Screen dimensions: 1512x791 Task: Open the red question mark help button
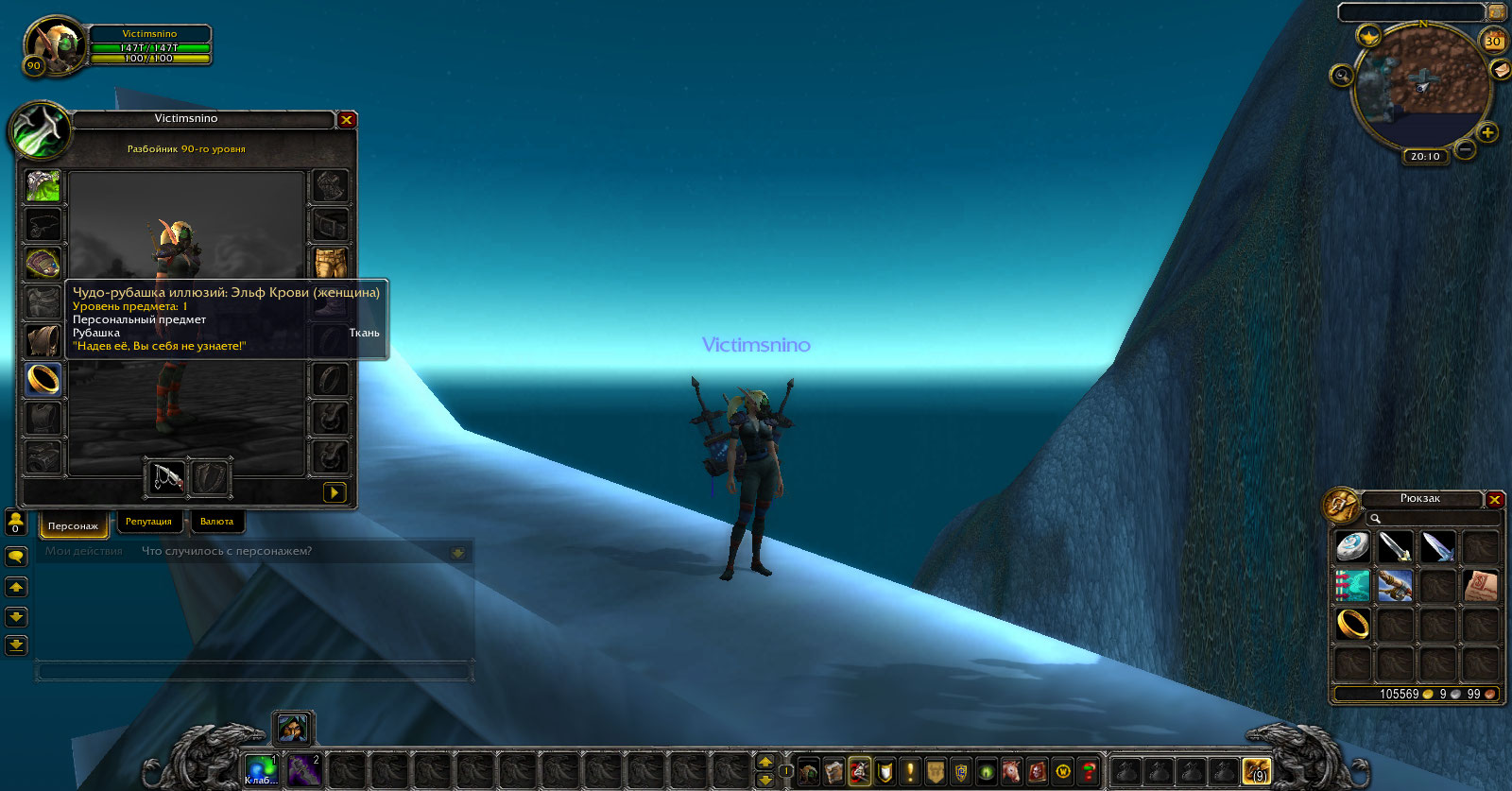click(1089, 771)
